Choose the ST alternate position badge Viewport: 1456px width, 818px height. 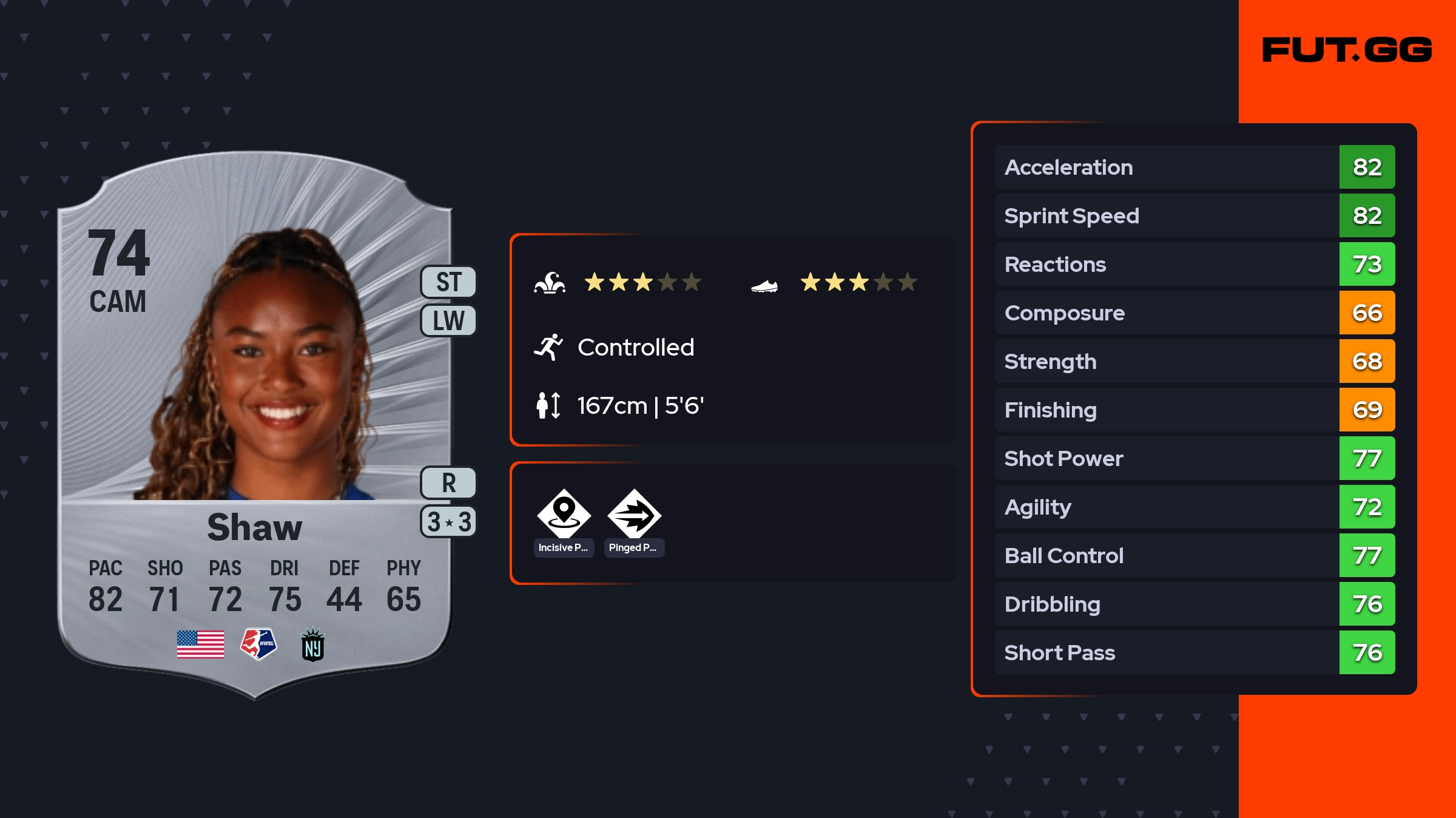448,282
